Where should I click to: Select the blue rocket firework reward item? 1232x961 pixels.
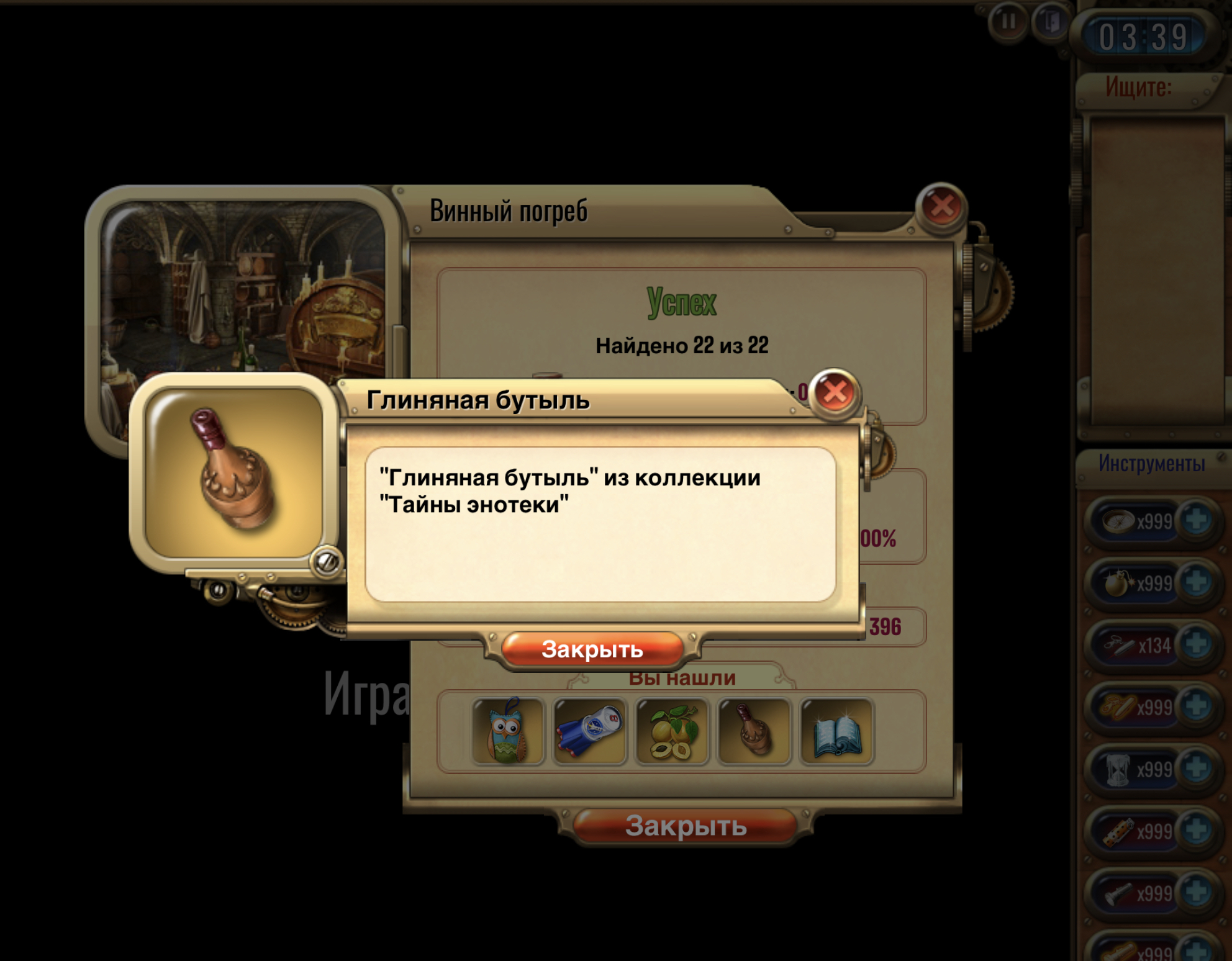tap(589, 731)
